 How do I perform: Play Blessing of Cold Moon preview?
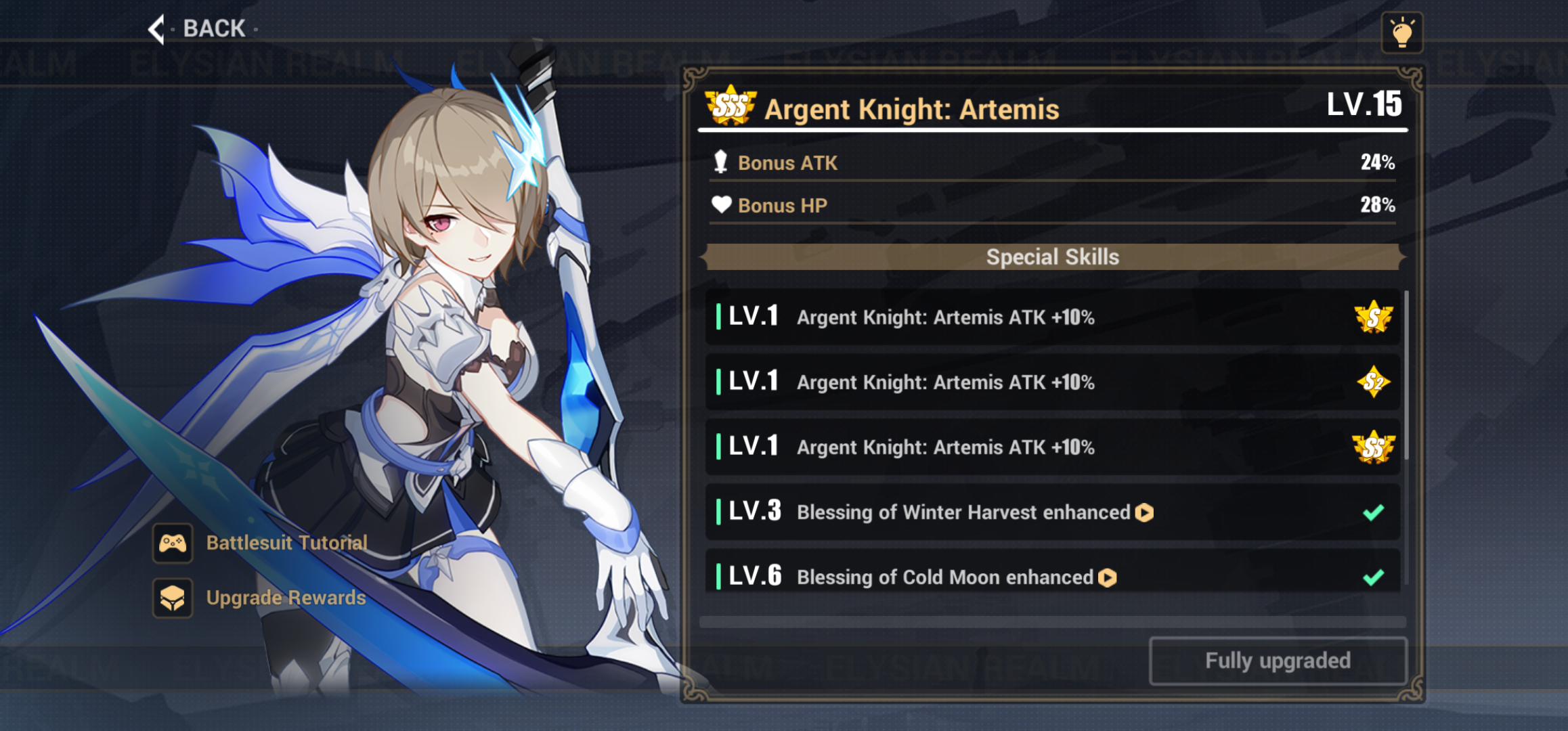(x=1107, y=577)
